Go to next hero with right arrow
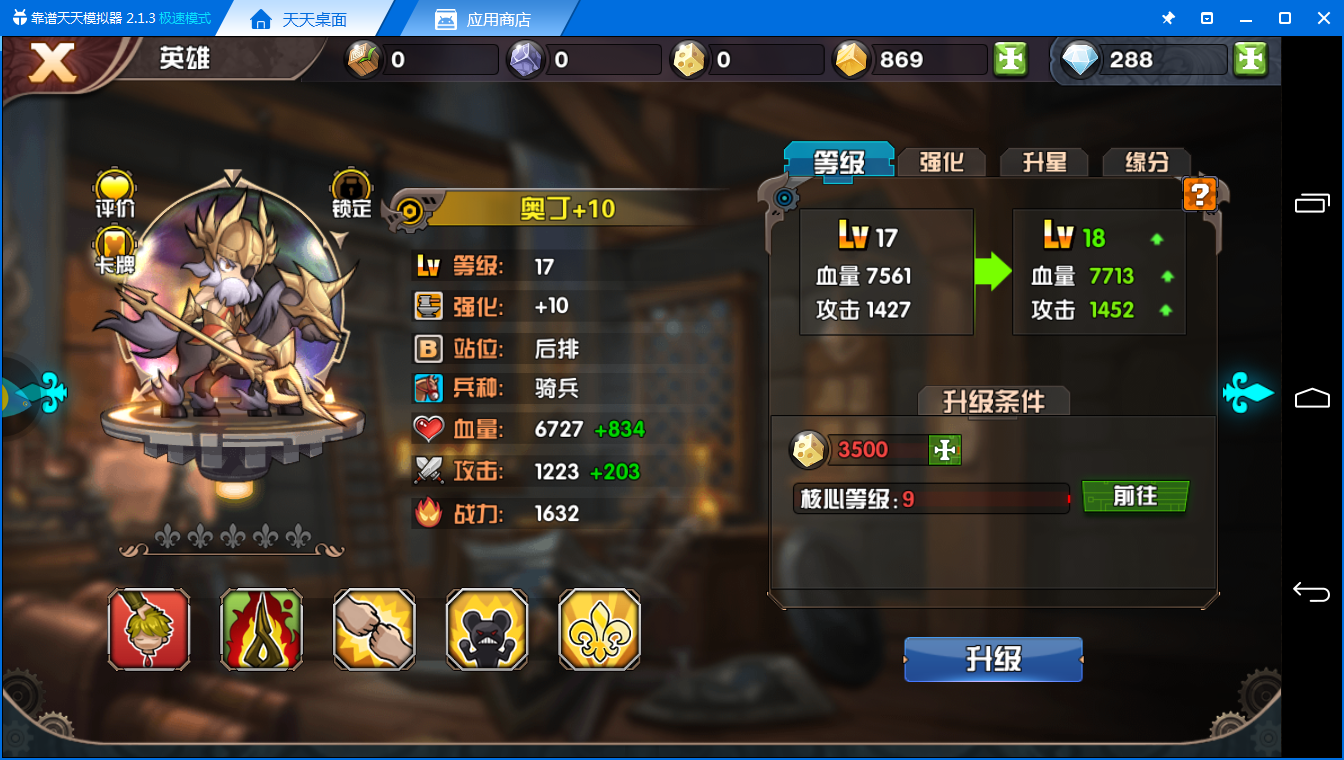The height and width of the screenshot is (760, 1344). click(1248, 392)
